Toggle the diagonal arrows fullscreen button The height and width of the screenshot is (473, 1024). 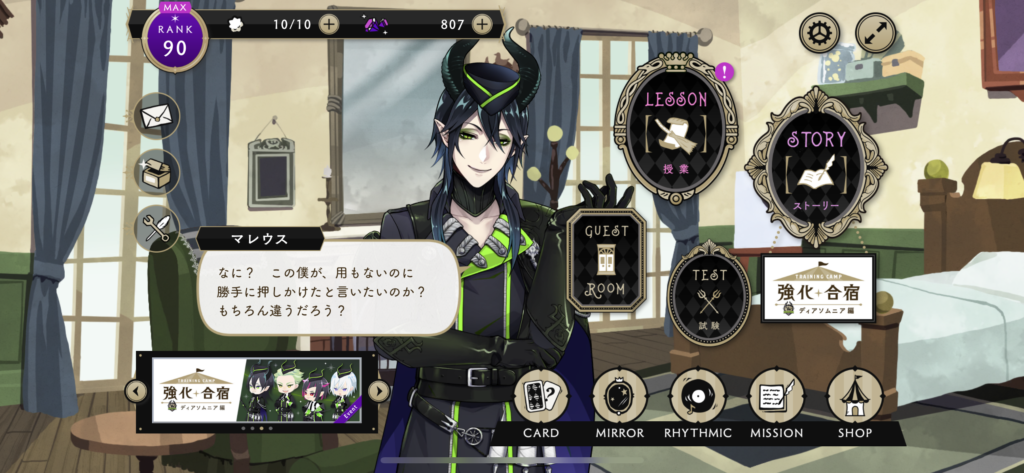875,33
